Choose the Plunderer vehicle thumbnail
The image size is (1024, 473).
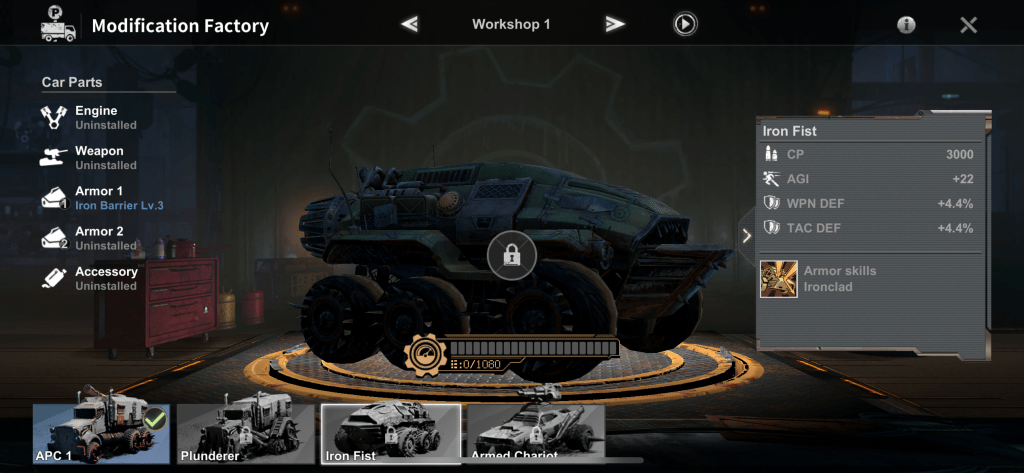coord(245,434)
